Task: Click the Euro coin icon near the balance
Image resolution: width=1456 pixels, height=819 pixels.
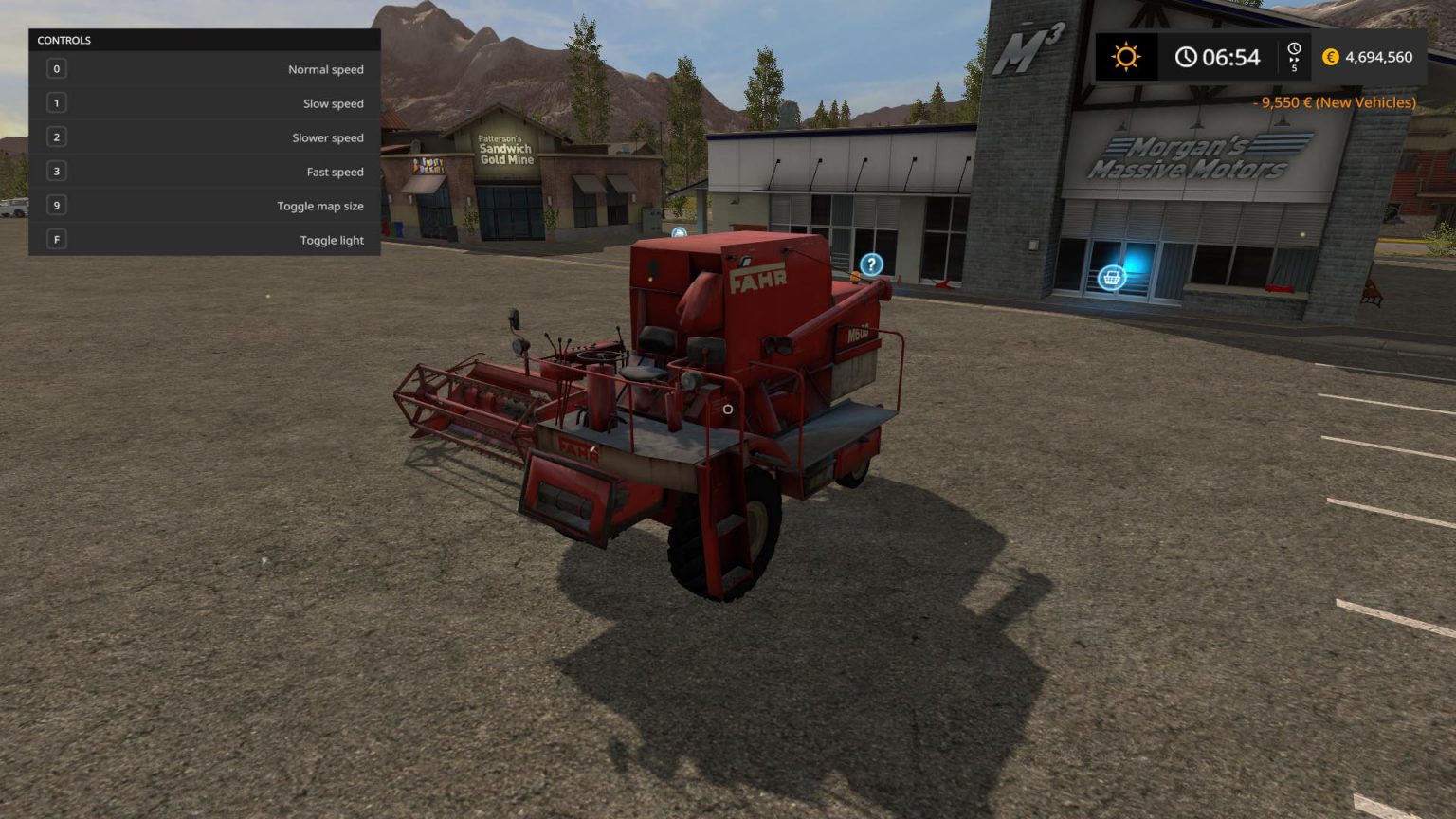Action: click(1331, 57)
